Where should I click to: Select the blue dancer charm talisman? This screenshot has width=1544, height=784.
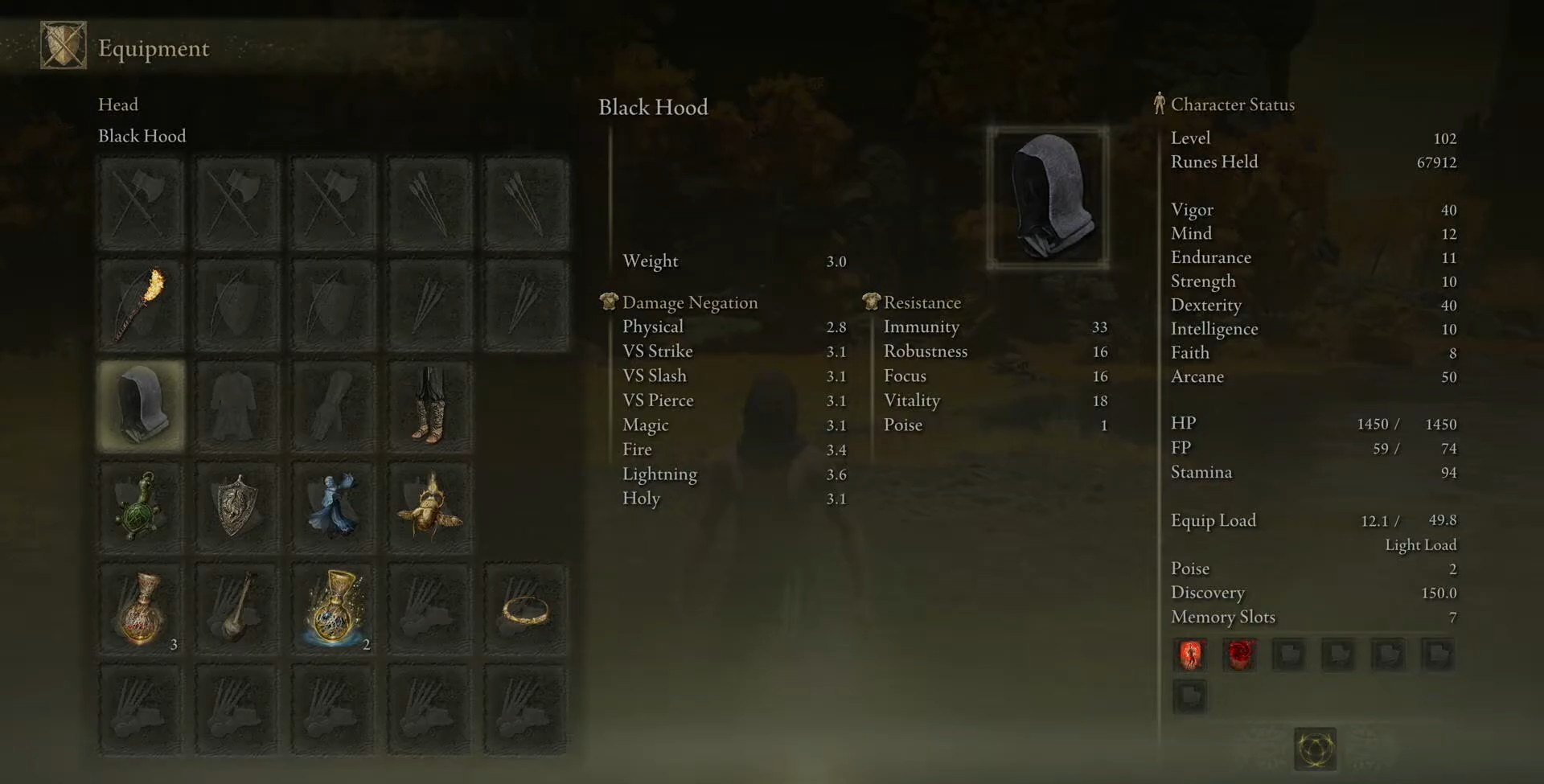pos(334,507)
